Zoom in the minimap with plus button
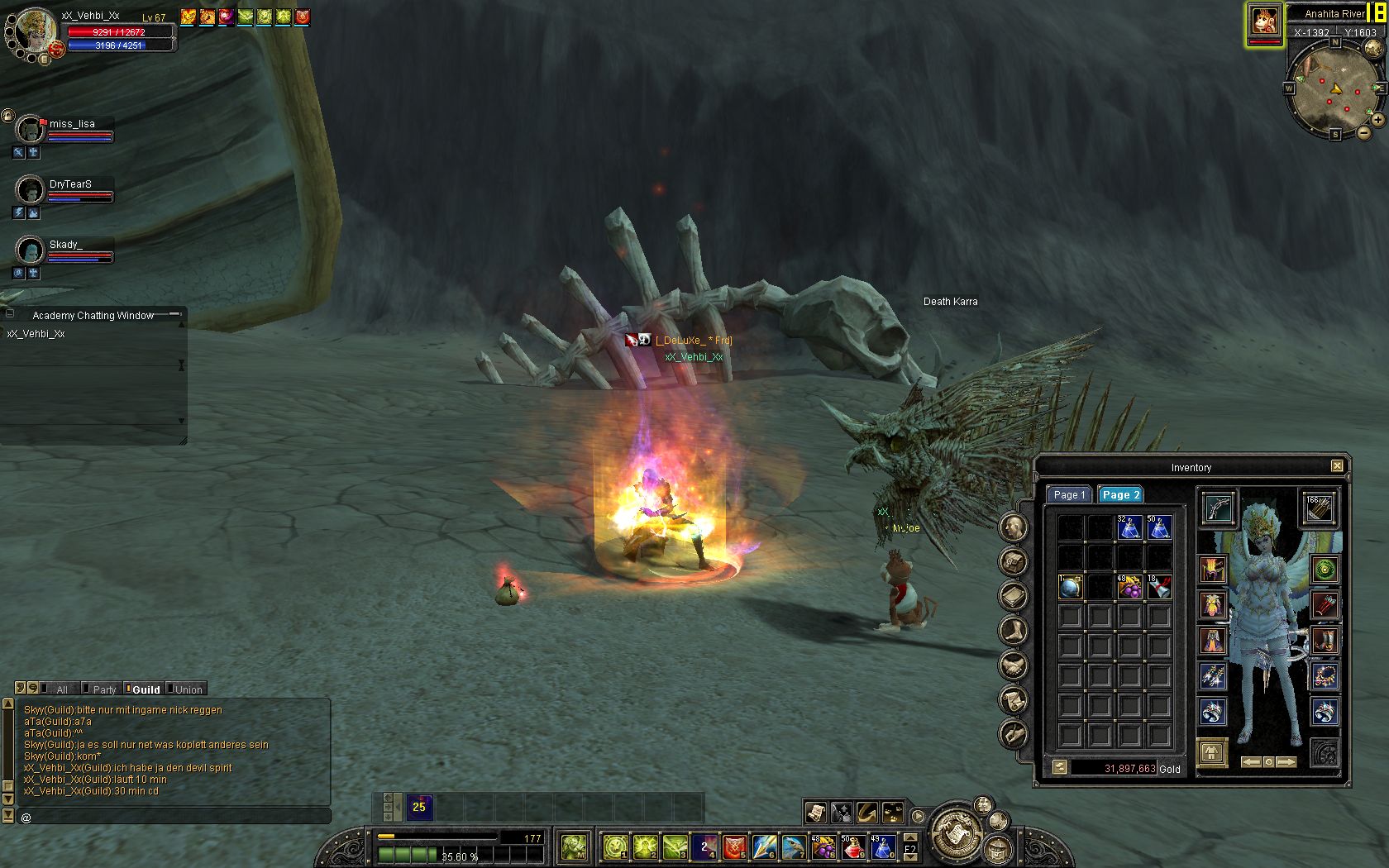The height and width of the screenshot is (868, 1389). tap(1378, 120)
